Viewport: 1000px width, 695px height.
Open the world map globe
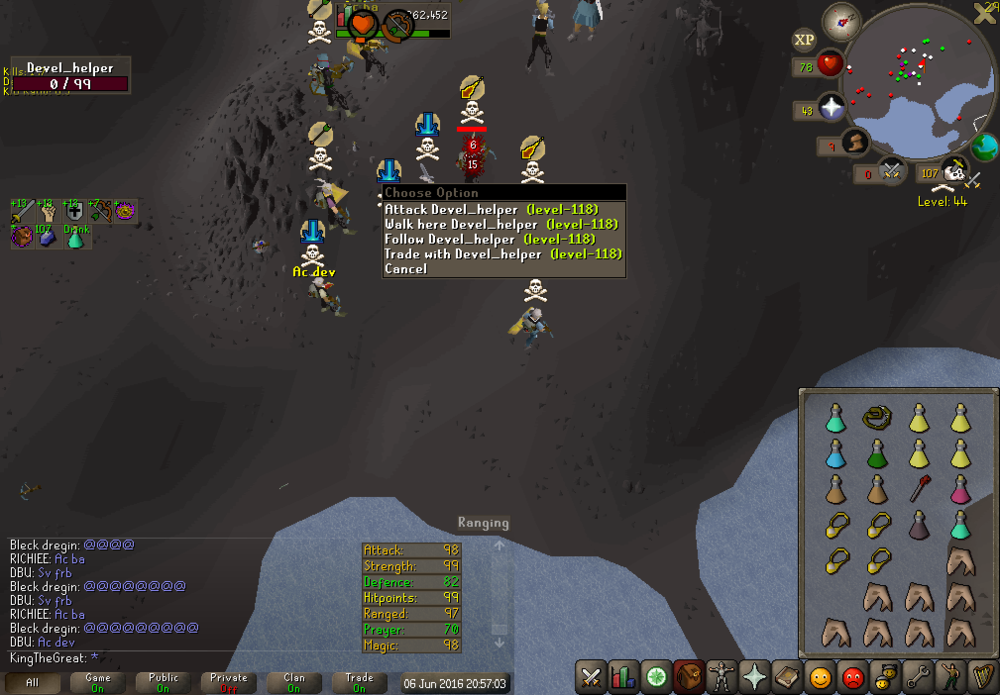[984, 147]
